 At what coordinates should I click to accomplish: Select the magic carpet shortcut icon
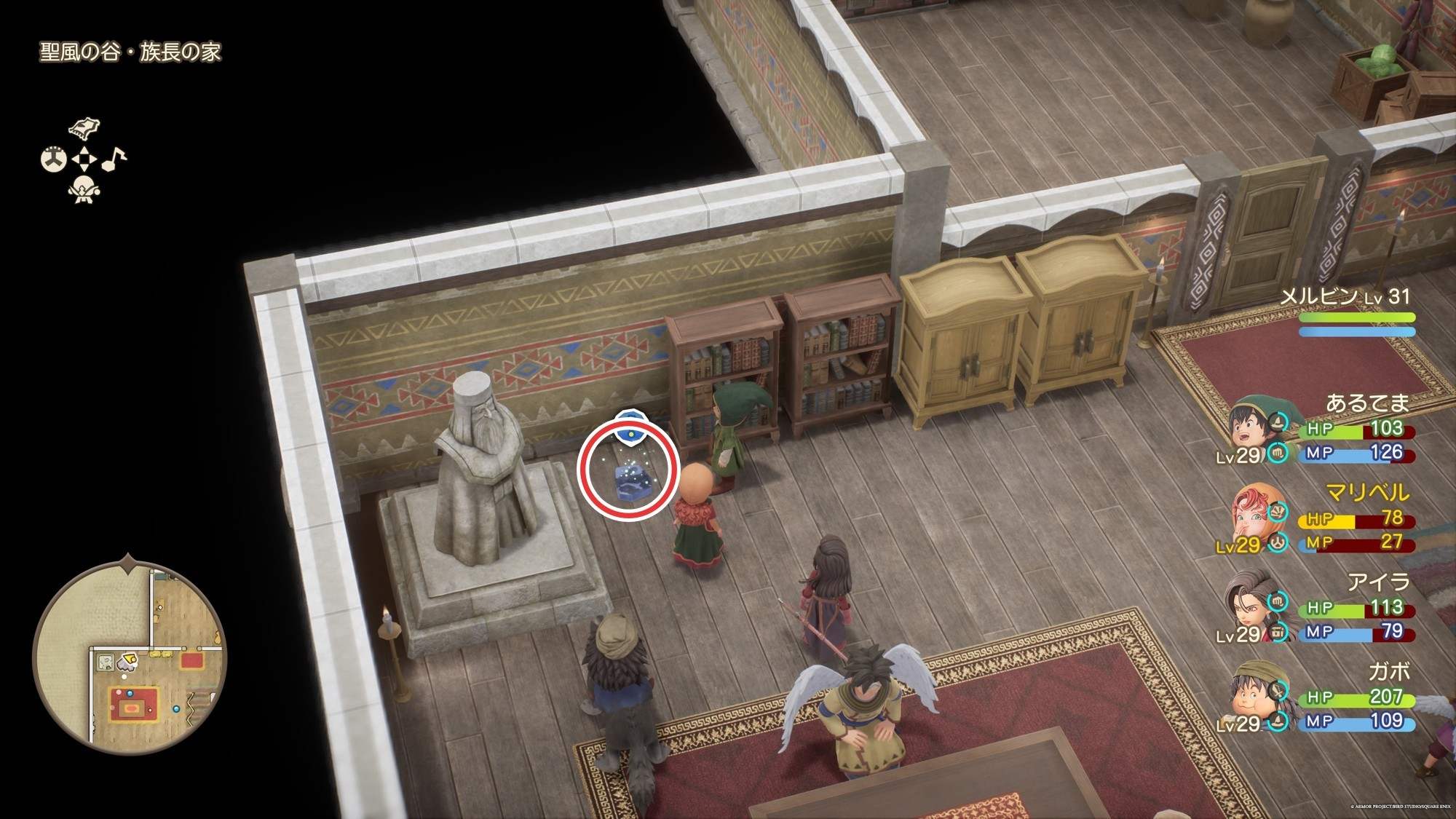(x=84, y=129)
